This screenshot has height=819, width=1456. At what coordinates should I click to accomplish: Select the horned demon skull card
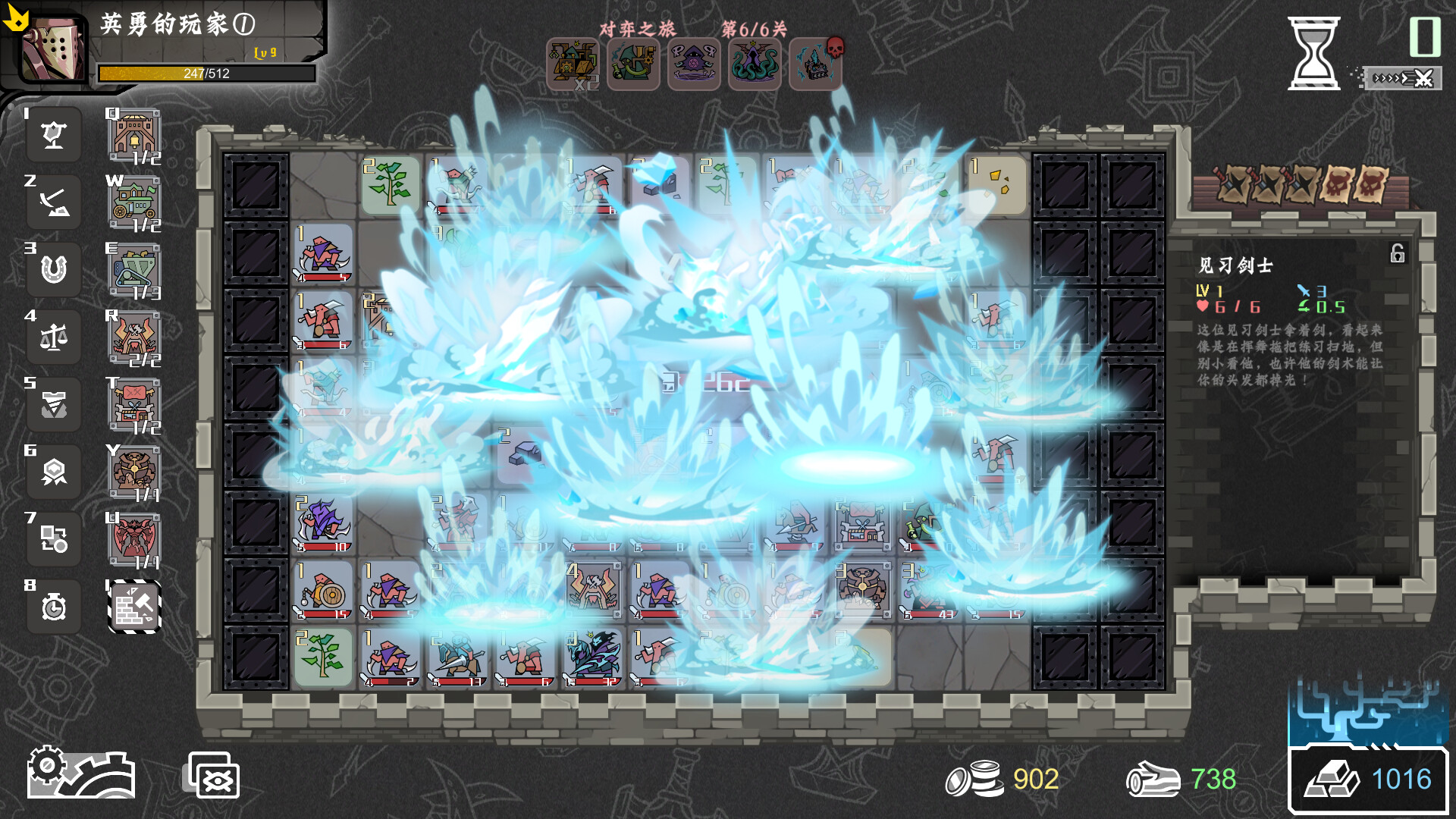(133, 338)
